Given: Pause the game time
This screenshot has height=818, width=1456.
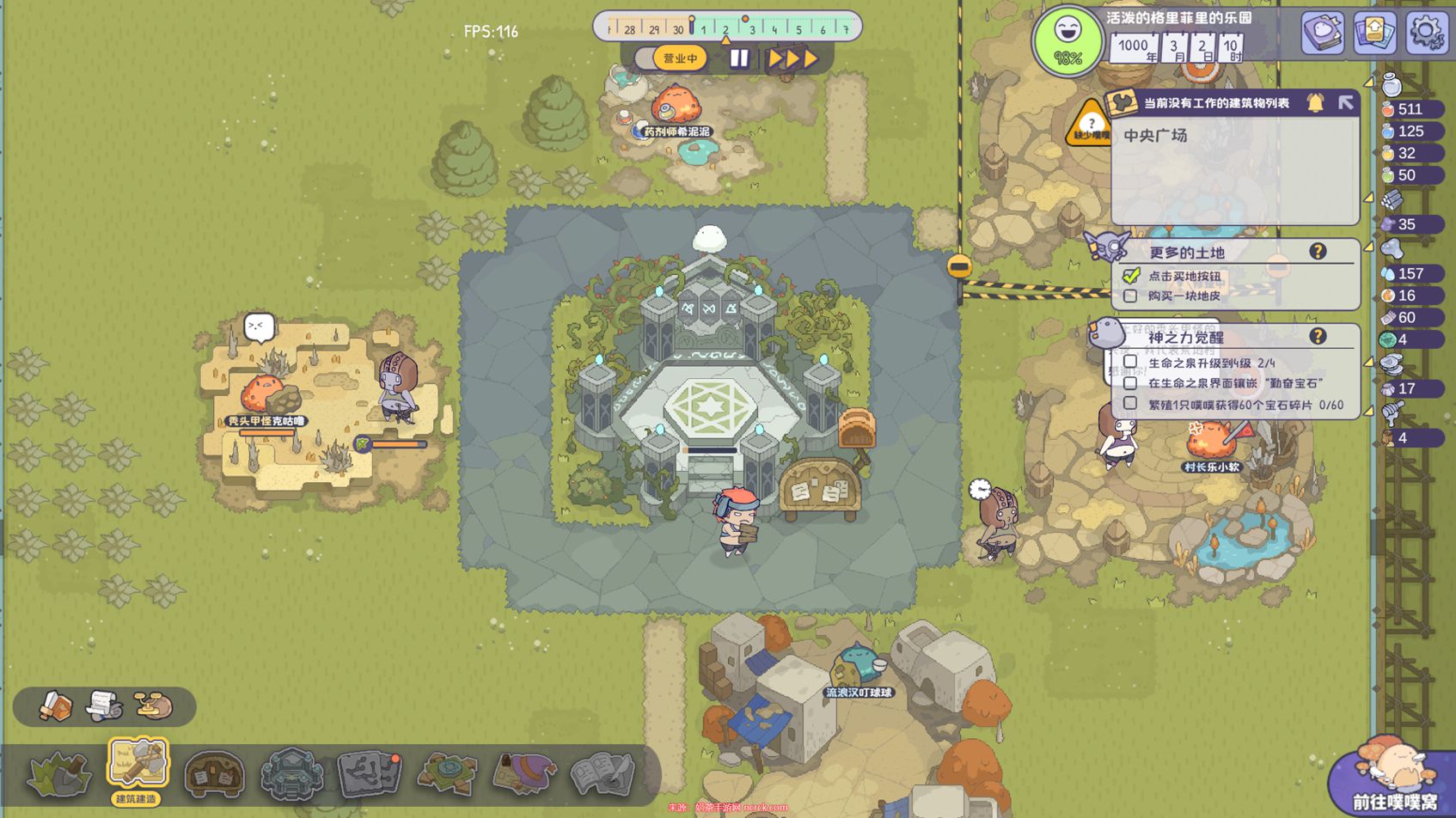Looking at the screenshot, I should [x=738, y=58].
